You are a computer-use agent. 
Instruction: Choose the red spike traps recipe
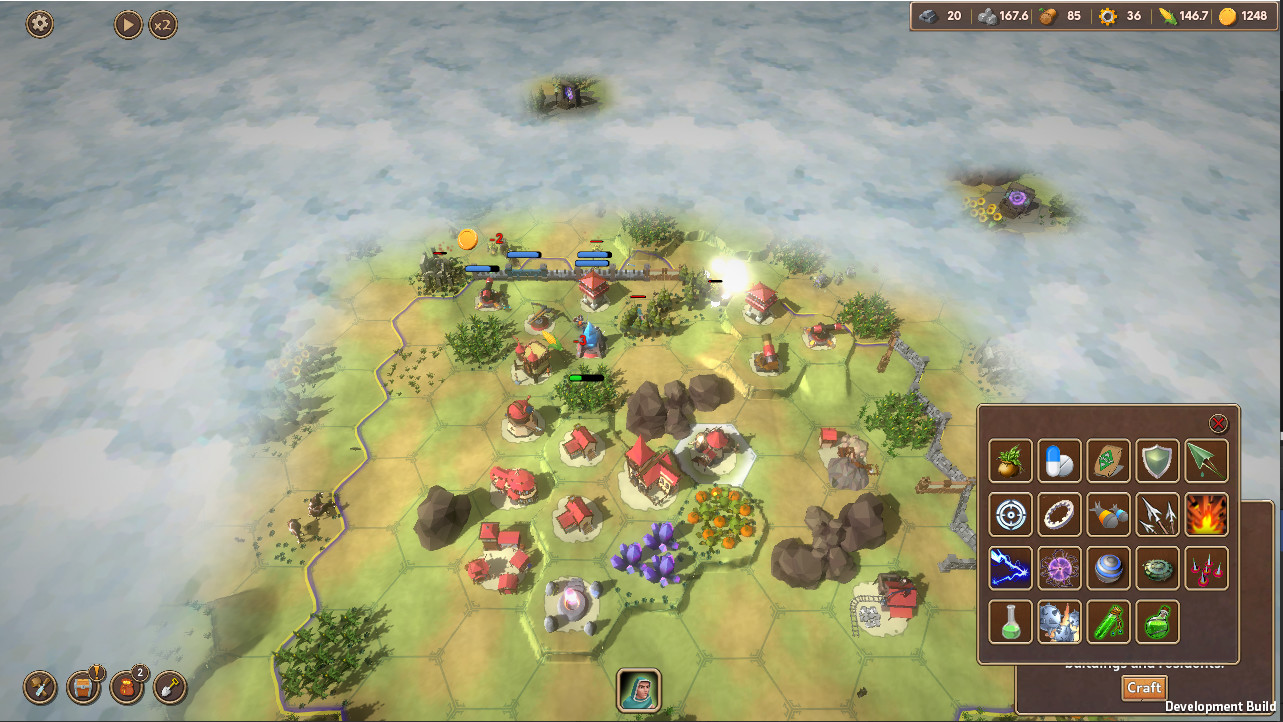(1207, 568)
